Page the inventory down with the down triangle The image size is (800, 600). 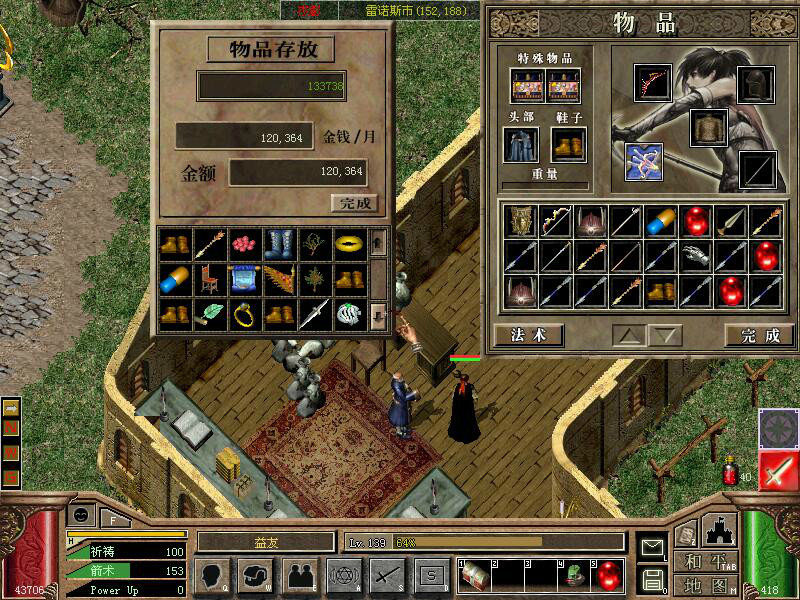pos(664,335)
